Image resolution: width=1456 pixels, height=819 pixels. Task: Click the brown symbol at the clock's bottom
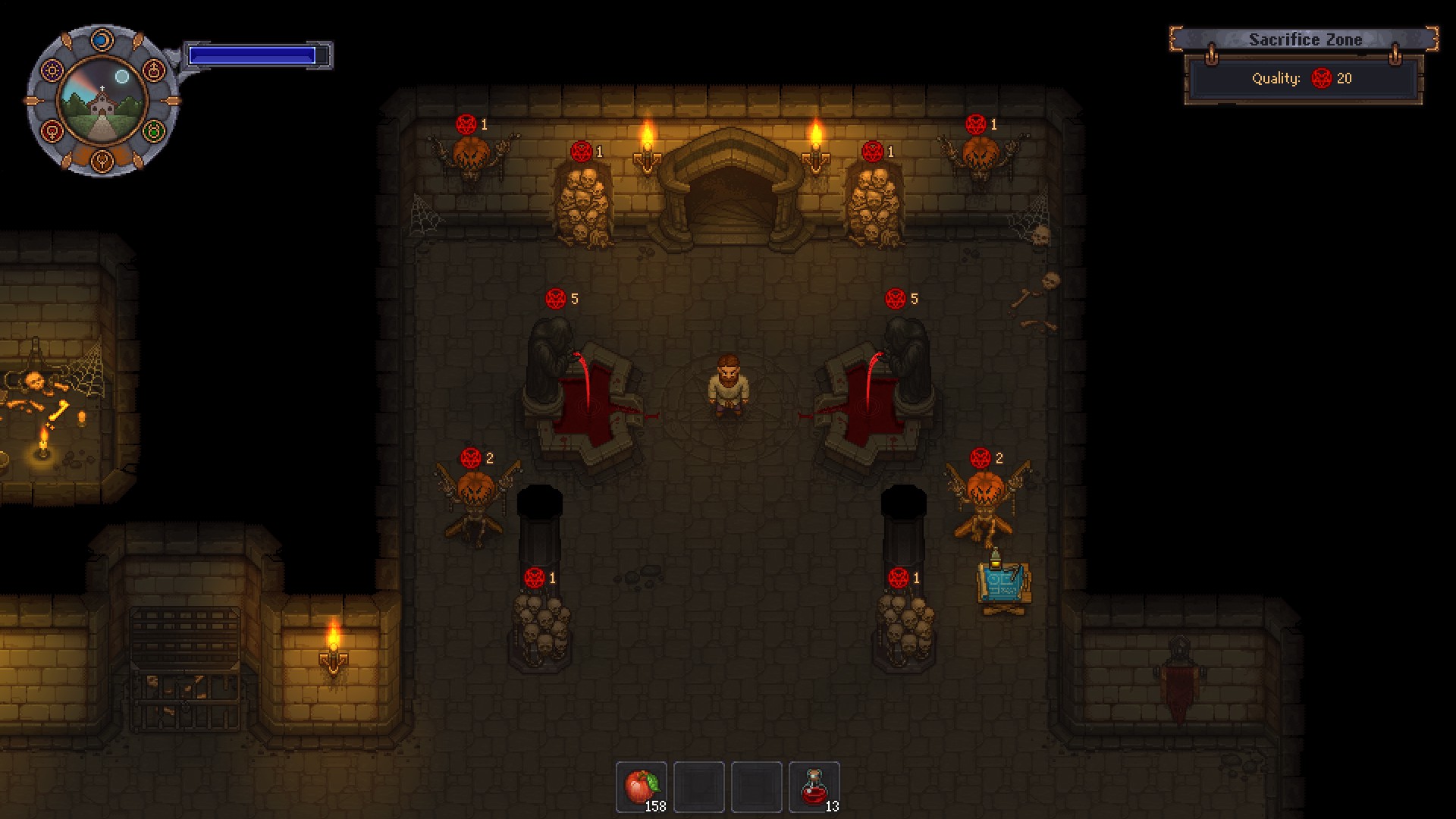coord(102,159)
